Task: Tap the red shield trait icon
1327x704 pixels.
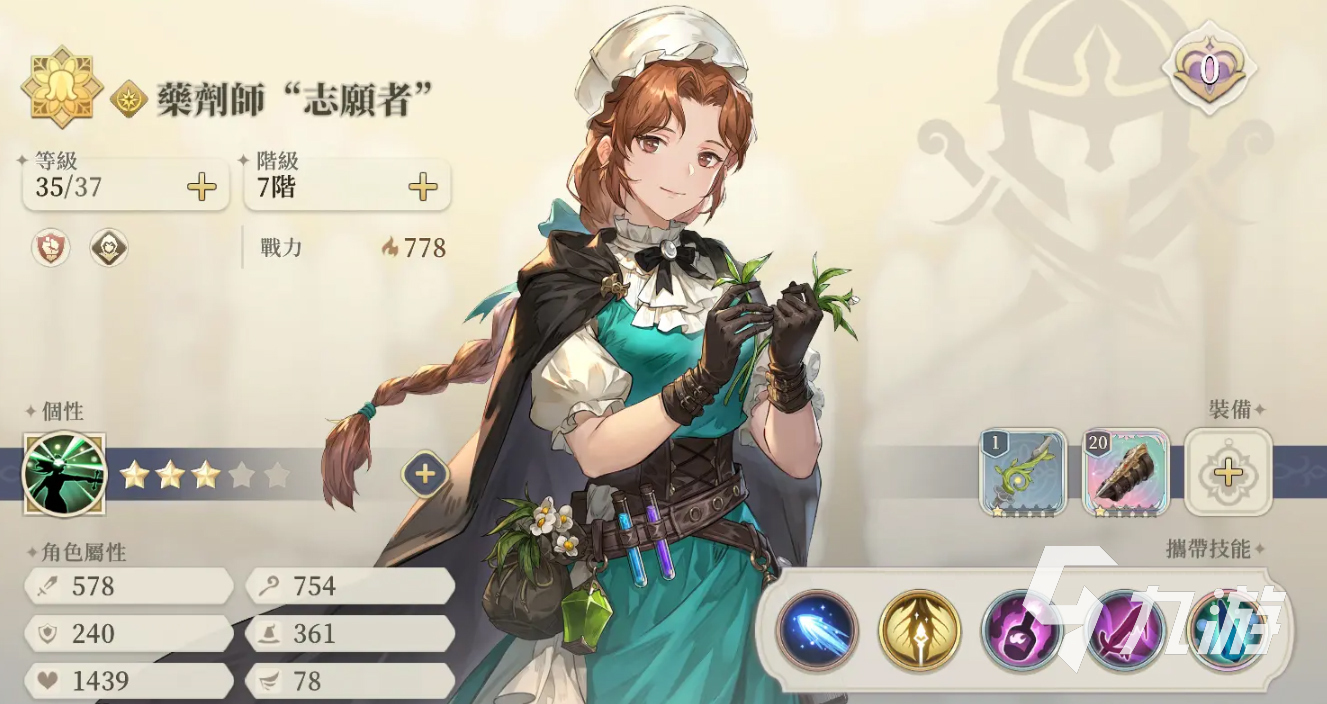Action: 51,247
